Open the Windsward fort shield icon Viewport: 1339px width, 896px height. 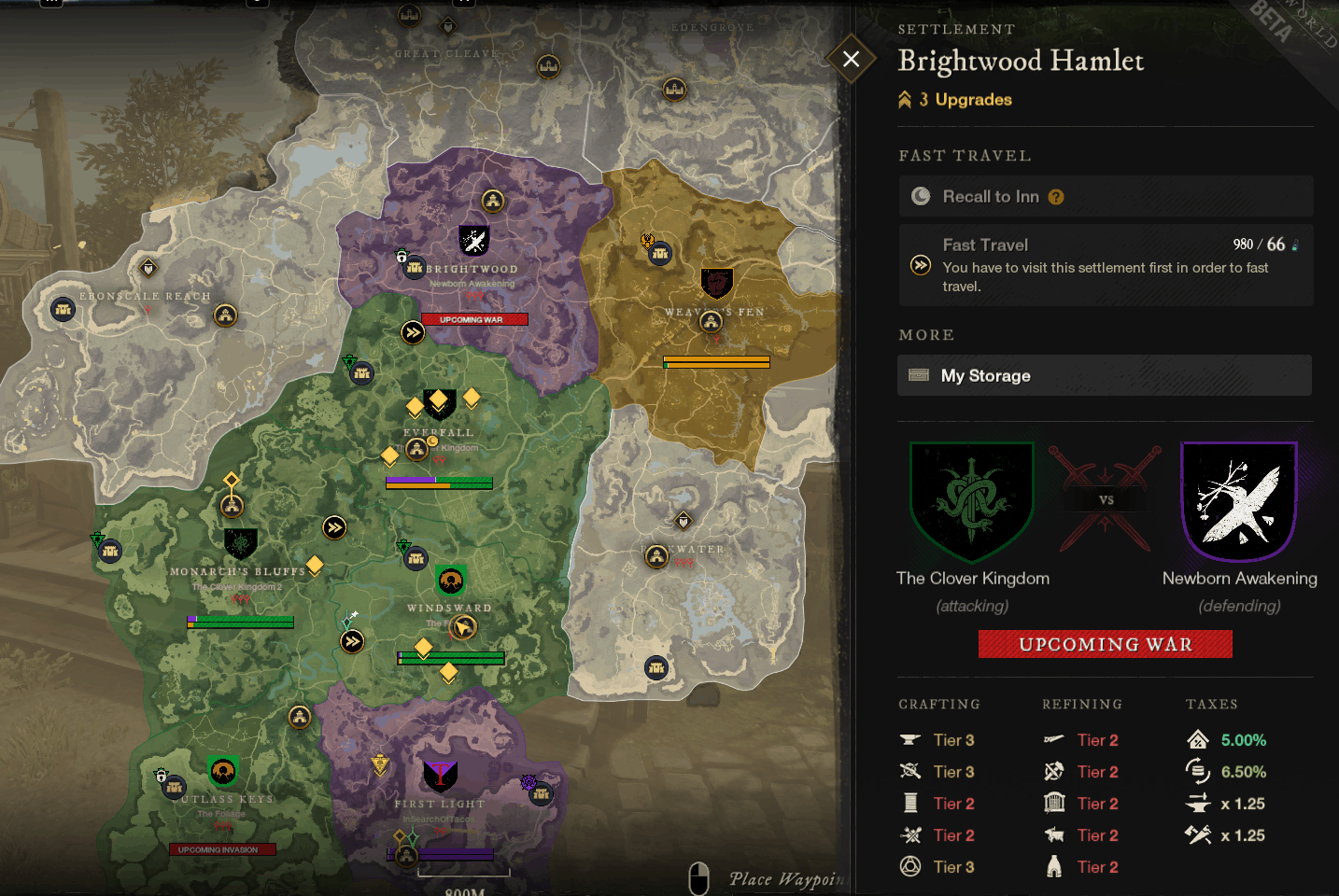coord(450,581)
